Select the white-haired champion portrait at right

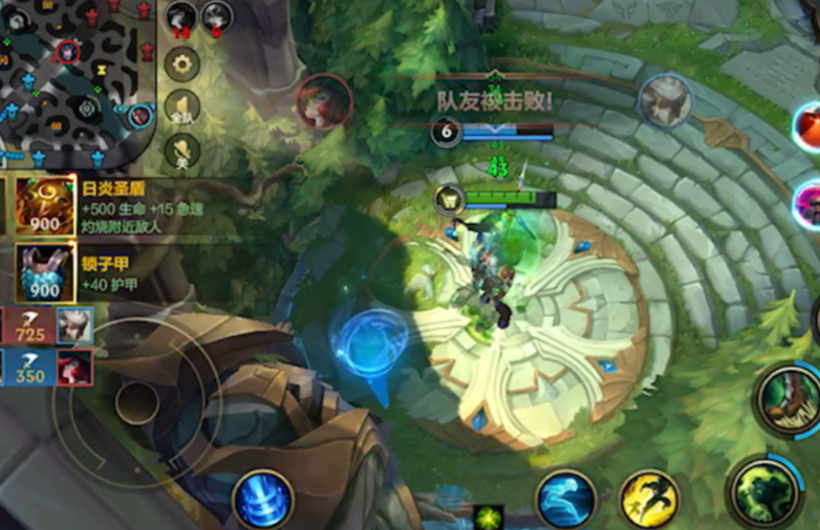pos(665,100)
